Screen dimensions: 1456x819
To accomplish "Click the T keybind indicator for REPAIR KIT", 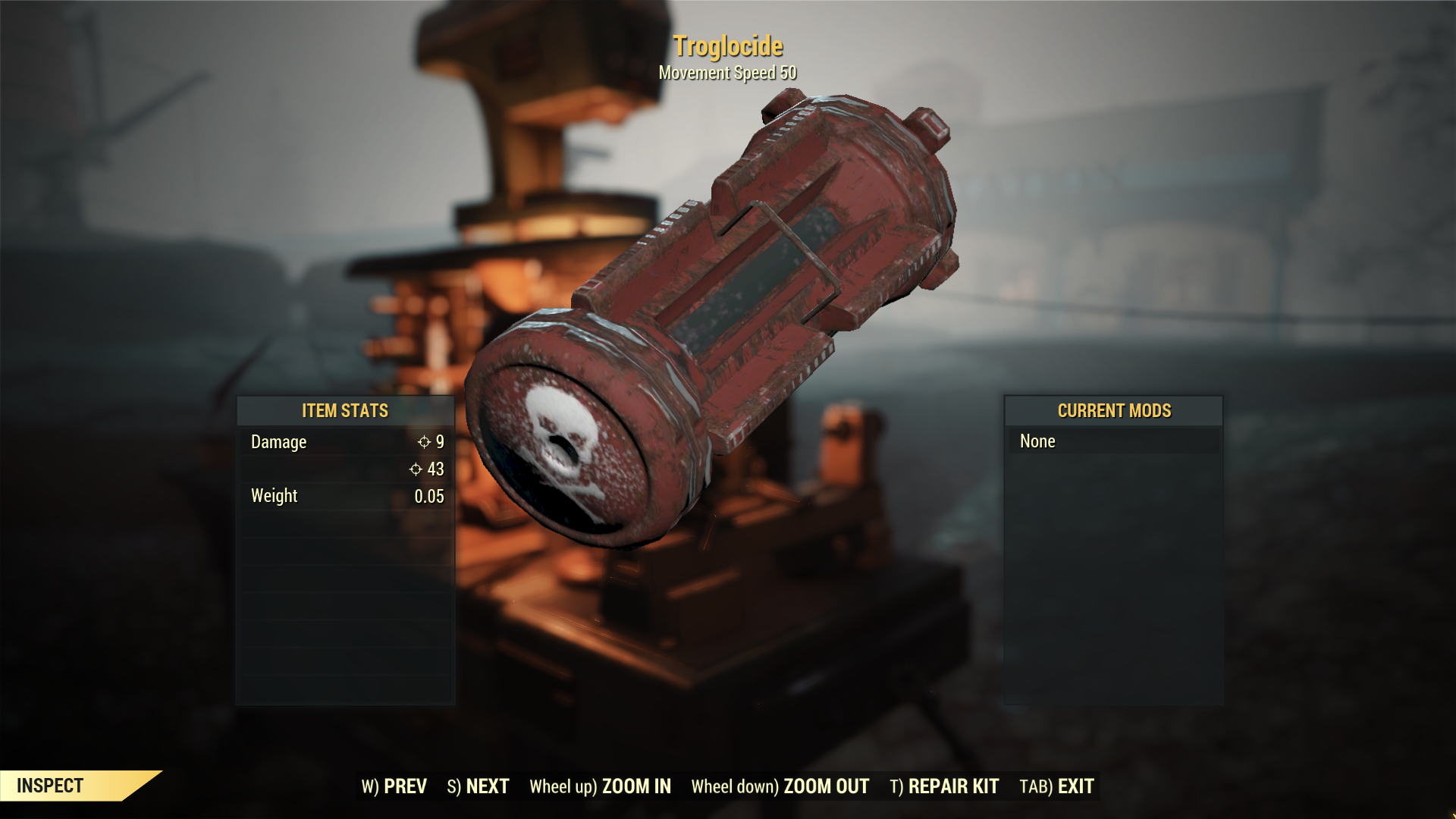I will coord(896,786).
